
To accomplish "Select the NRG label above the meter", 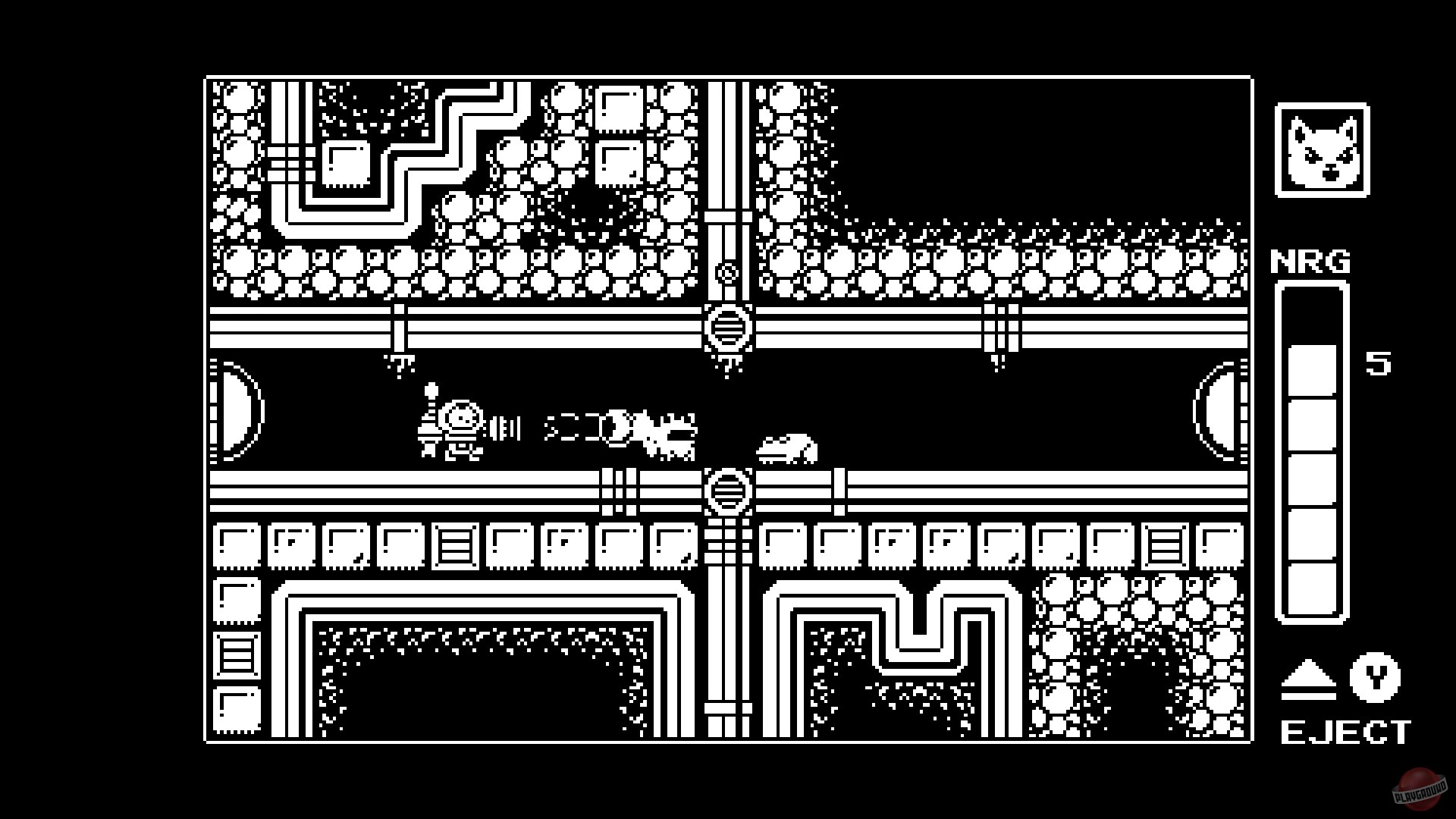I will coord(1311,260).
